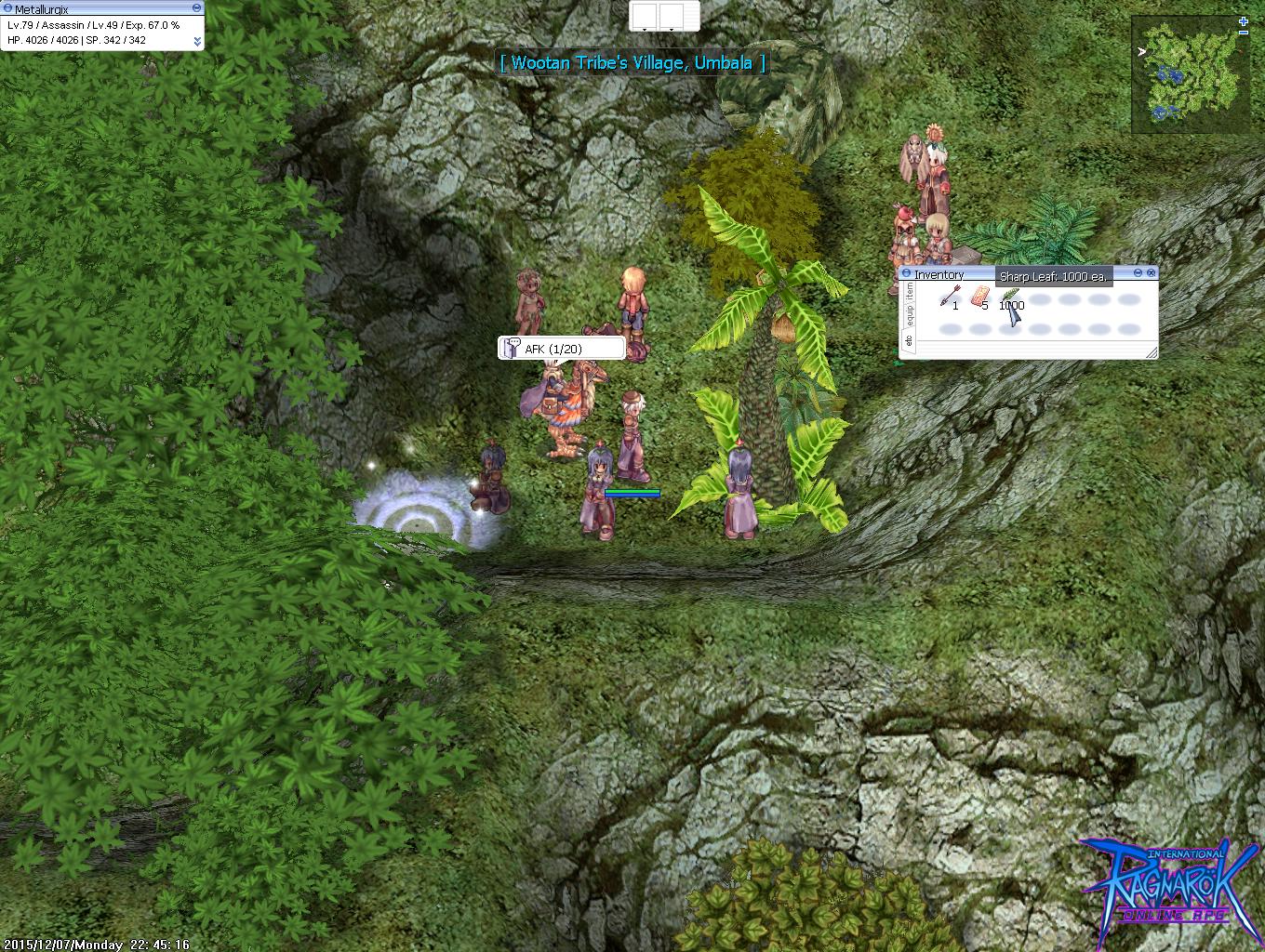Image resolution: width=1265 pixels, height=952 pixels.
Task: Collapse the Inventory window with its minimize circle
Action: [x=1137, y=273]
